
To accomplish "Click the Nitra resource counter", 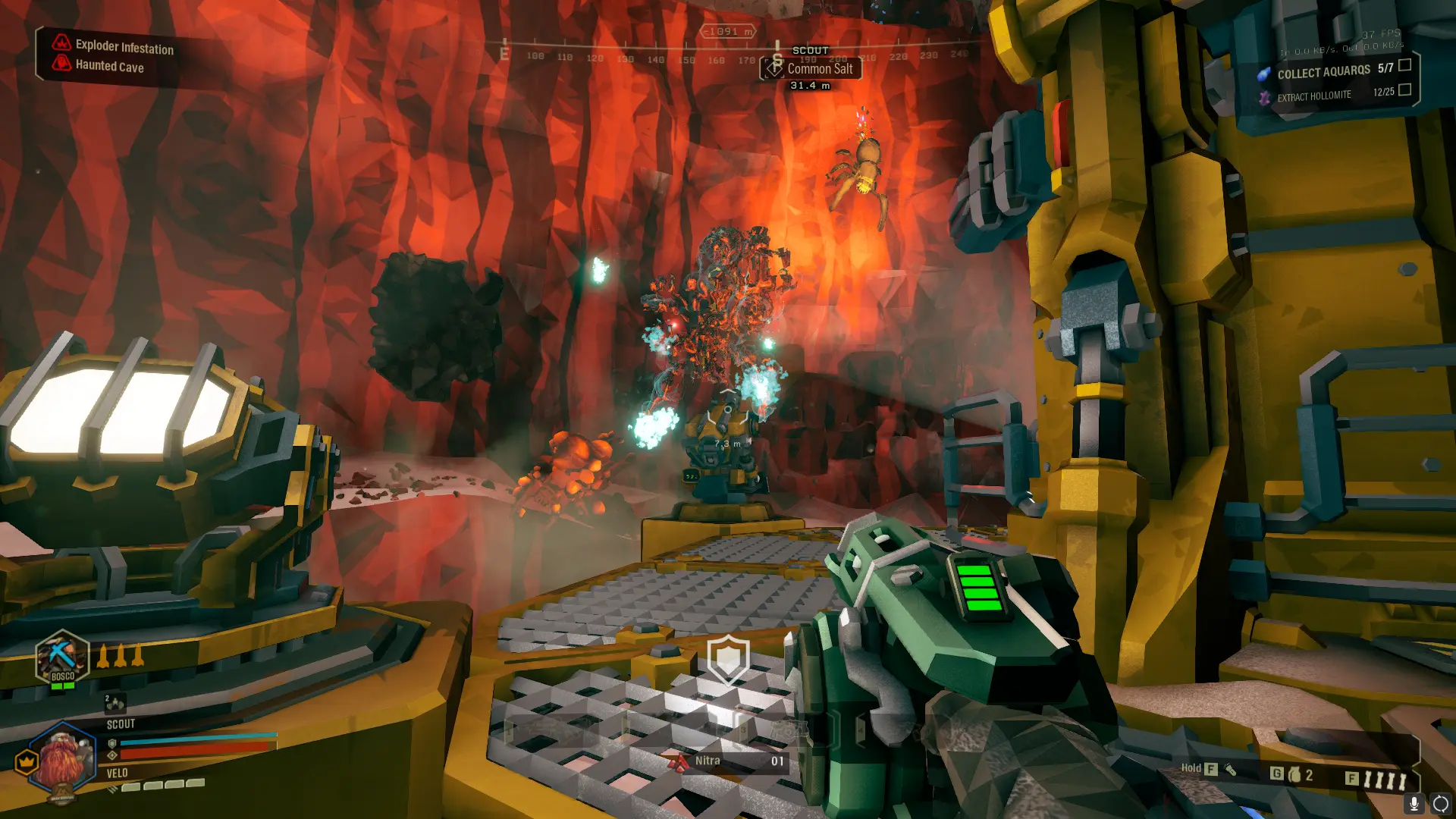I will click(726, 761).
